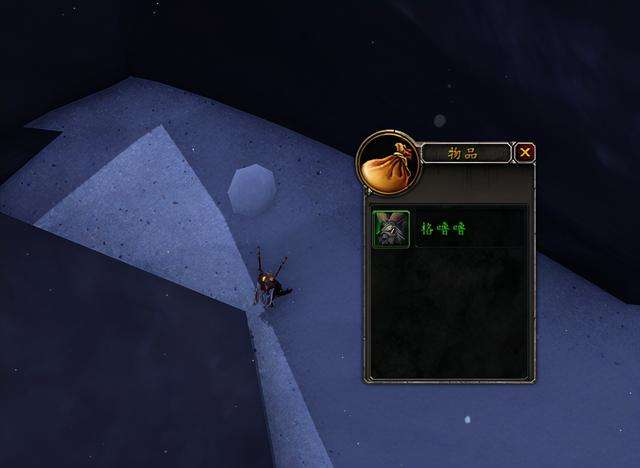The image size is (640, 468).
Task: Loot the green-named item icon
Action: 390,229
